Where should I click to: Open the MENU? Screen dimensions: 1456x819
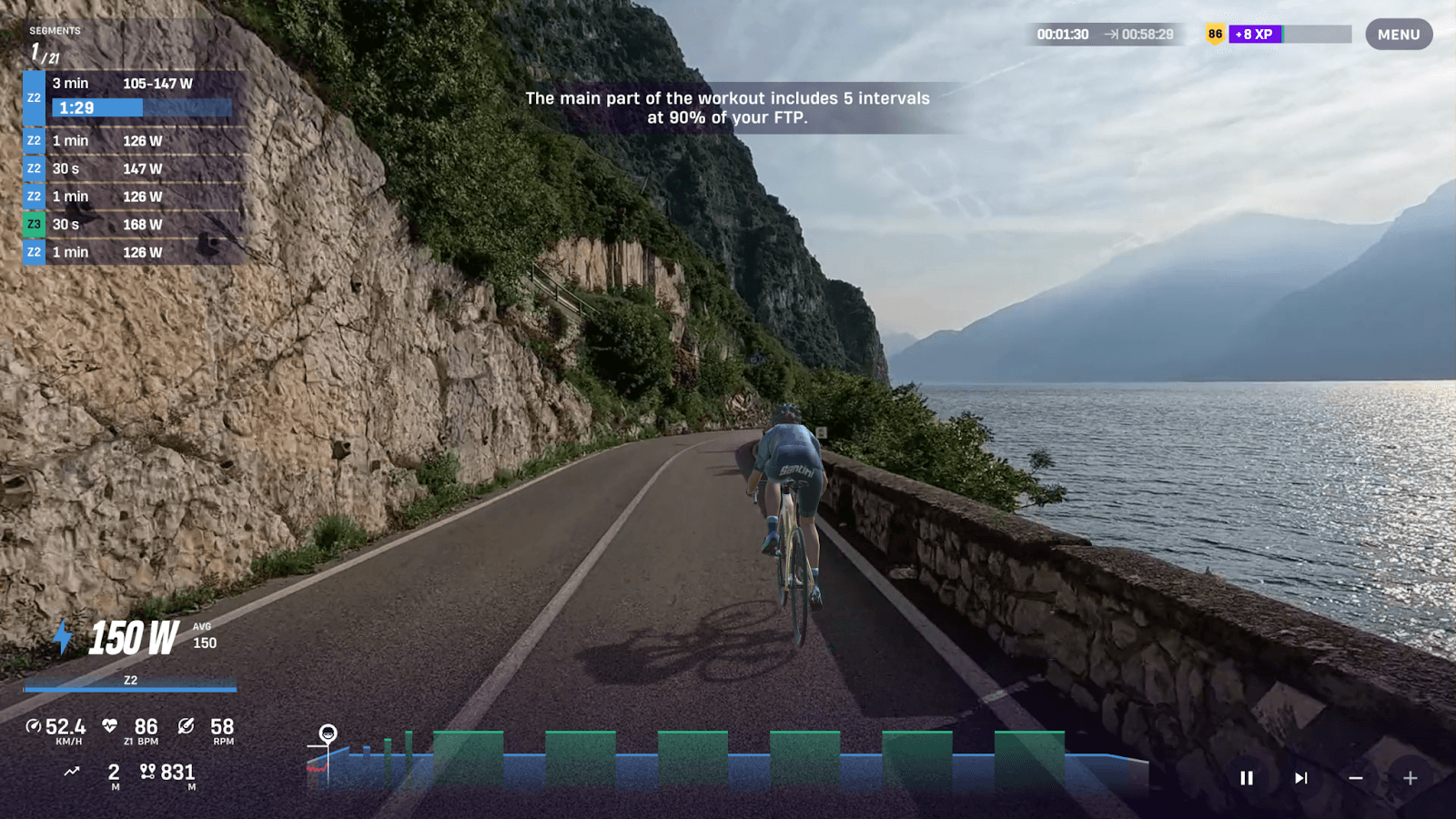[x=1398, y=35]
